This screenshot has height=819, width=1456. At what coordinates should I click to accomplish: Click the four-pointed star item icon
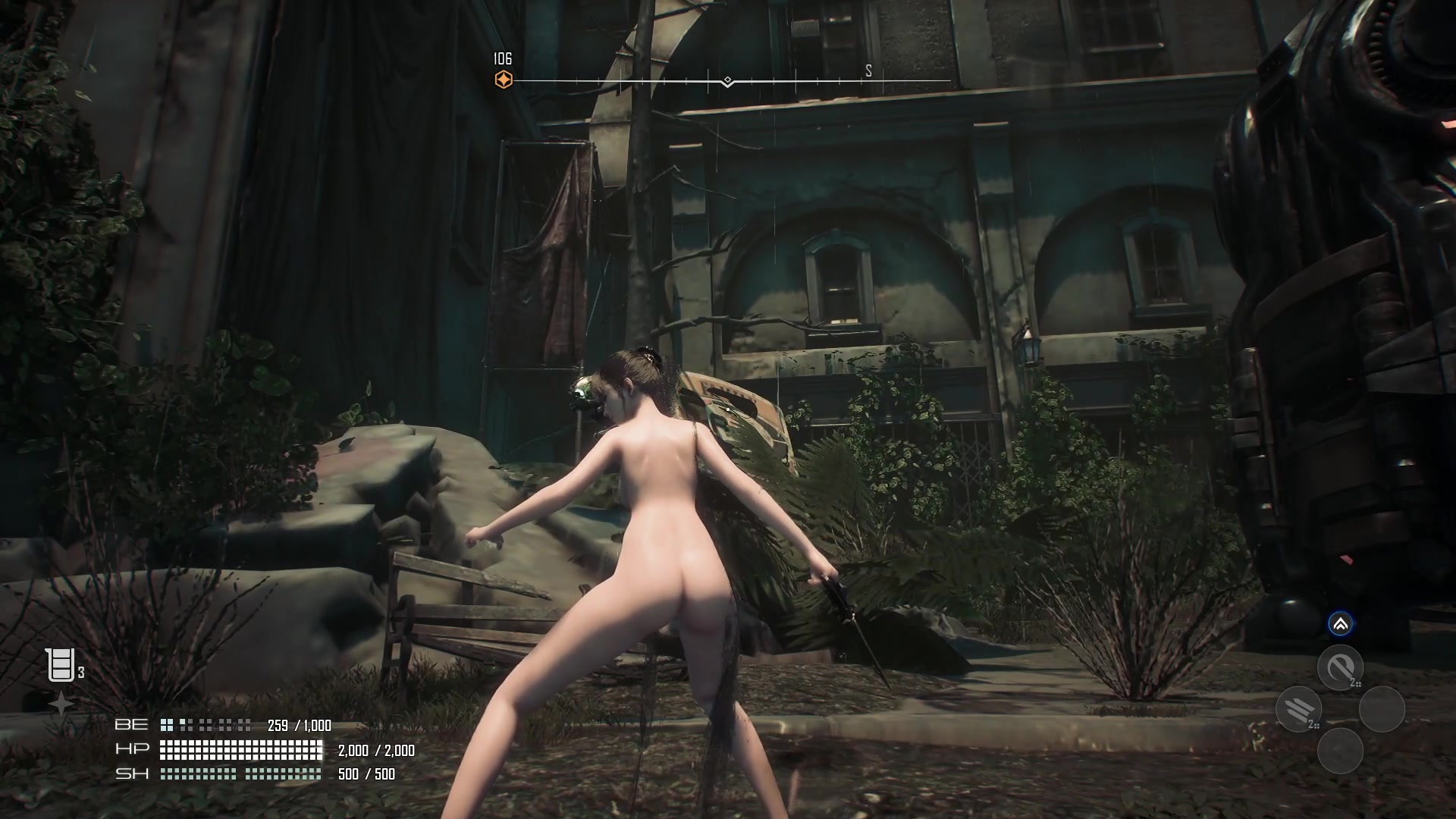61,704
